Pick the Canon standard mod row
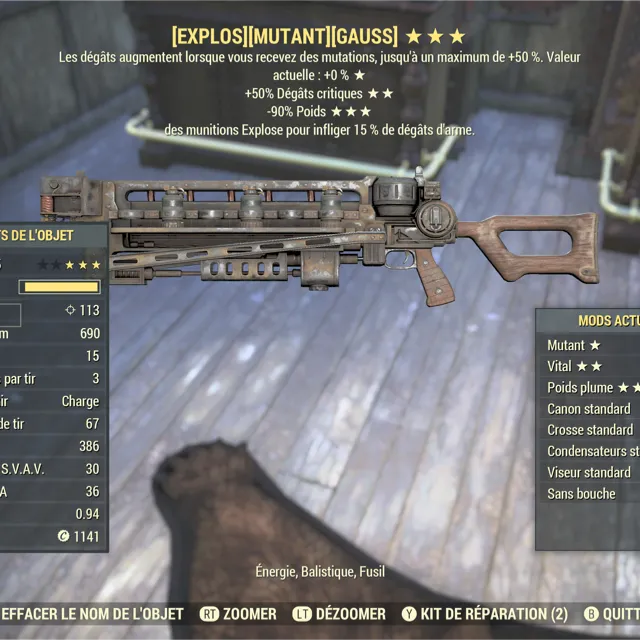 [588, 408]
